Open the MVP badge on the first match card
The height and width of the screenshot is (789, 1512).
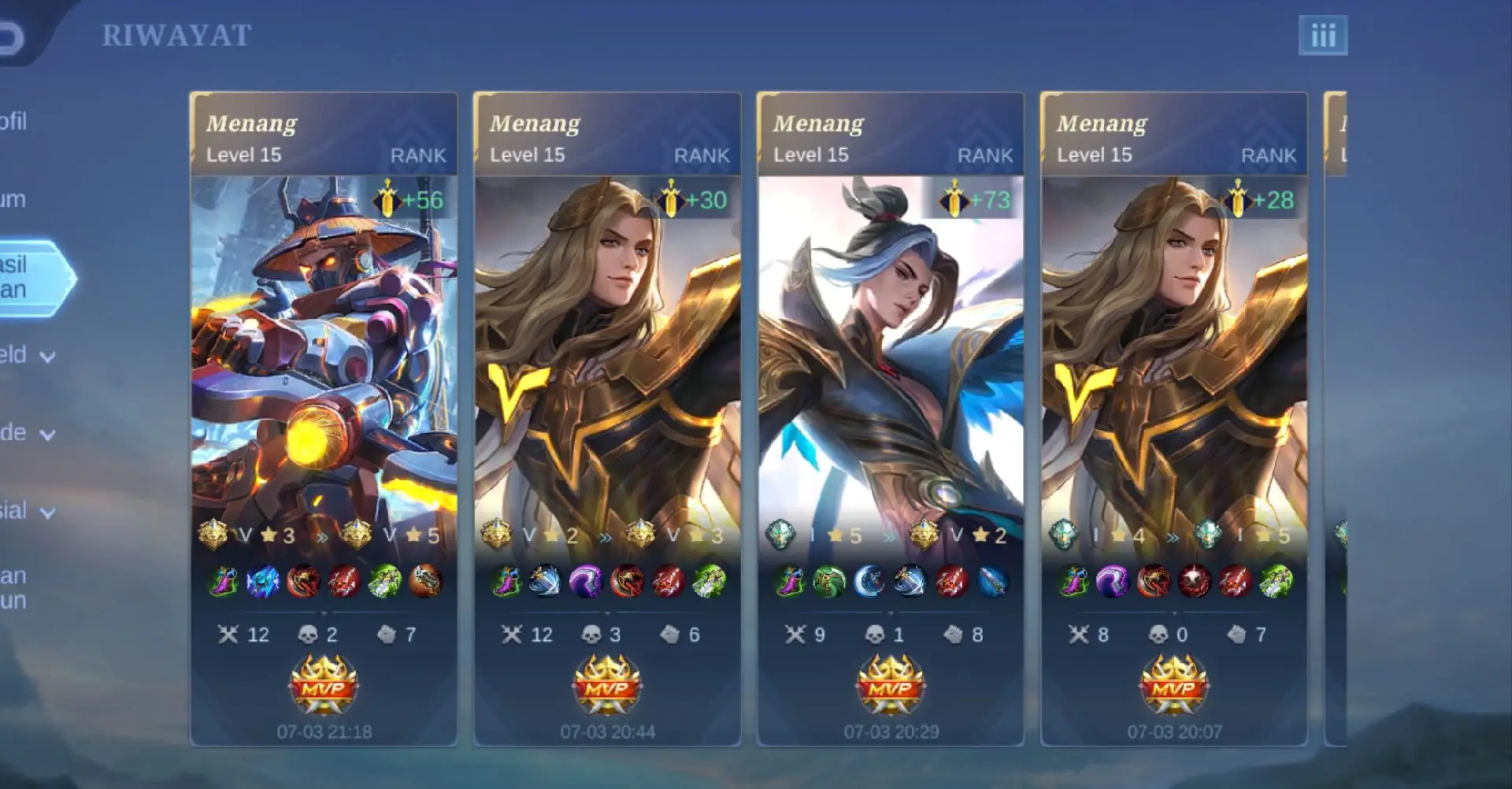pos(323,687)
